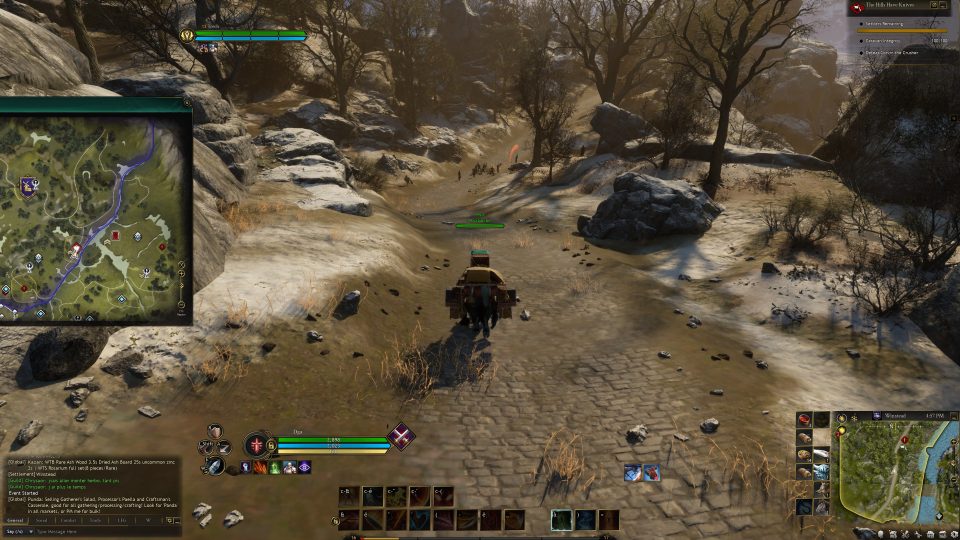
Task: Switch to the Combat chat tab
Action: click(68, 520)
